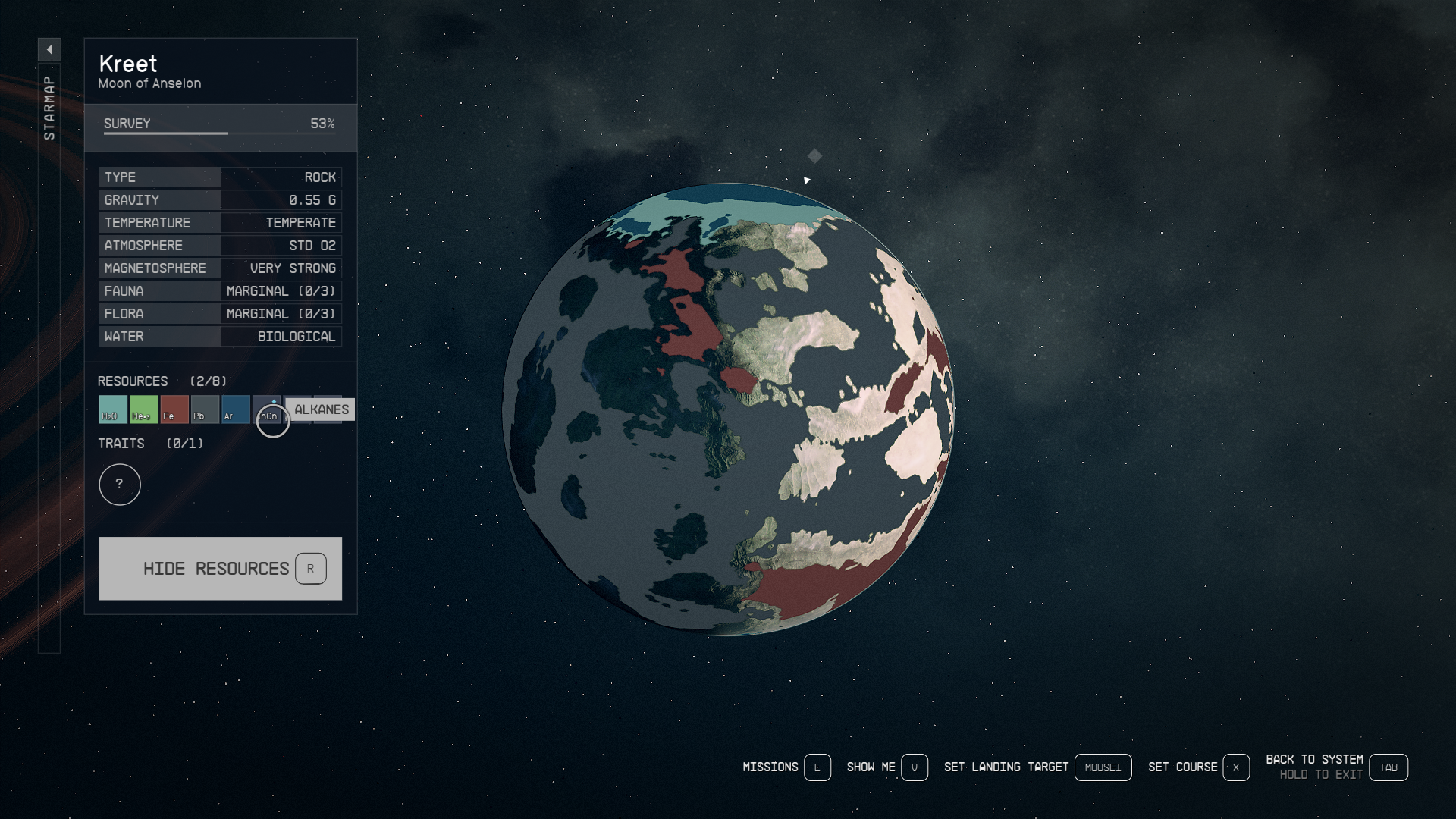The width and height of the screenshot is (1456, 819).
Task: Choose the He-3 resource tile
Action: point(143,409)
